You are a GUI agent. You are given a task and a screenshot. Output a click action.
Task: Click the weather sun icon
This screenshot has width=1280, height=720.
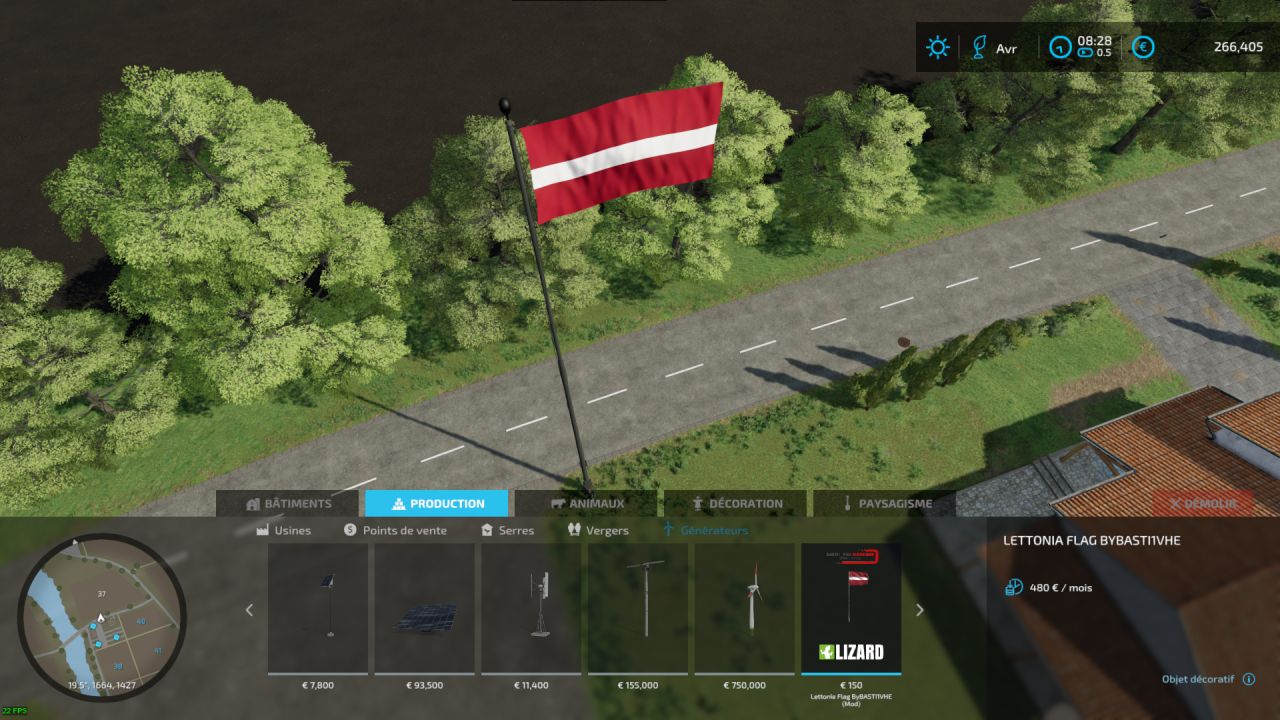point(936,47)
